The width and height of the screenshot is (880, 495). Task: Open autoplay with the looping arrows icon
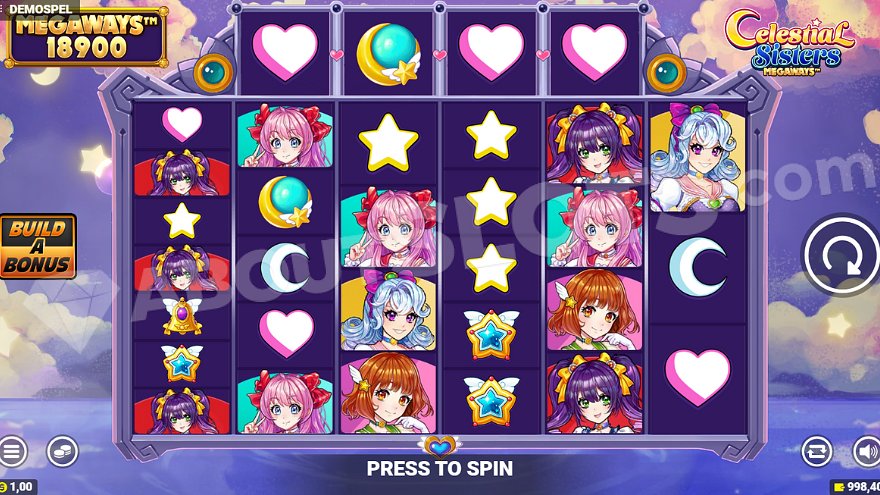(816, 451)
